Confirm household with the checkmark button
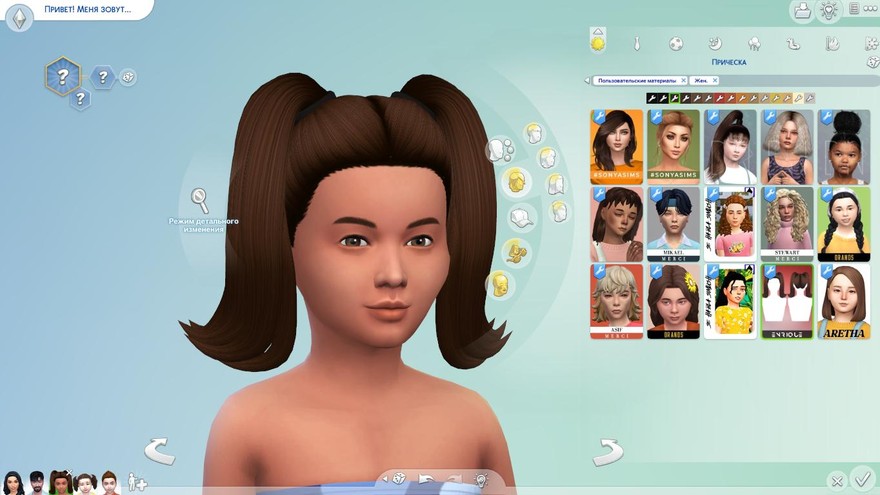This screenshot has width=880, height=495. [x=861, y=481]
